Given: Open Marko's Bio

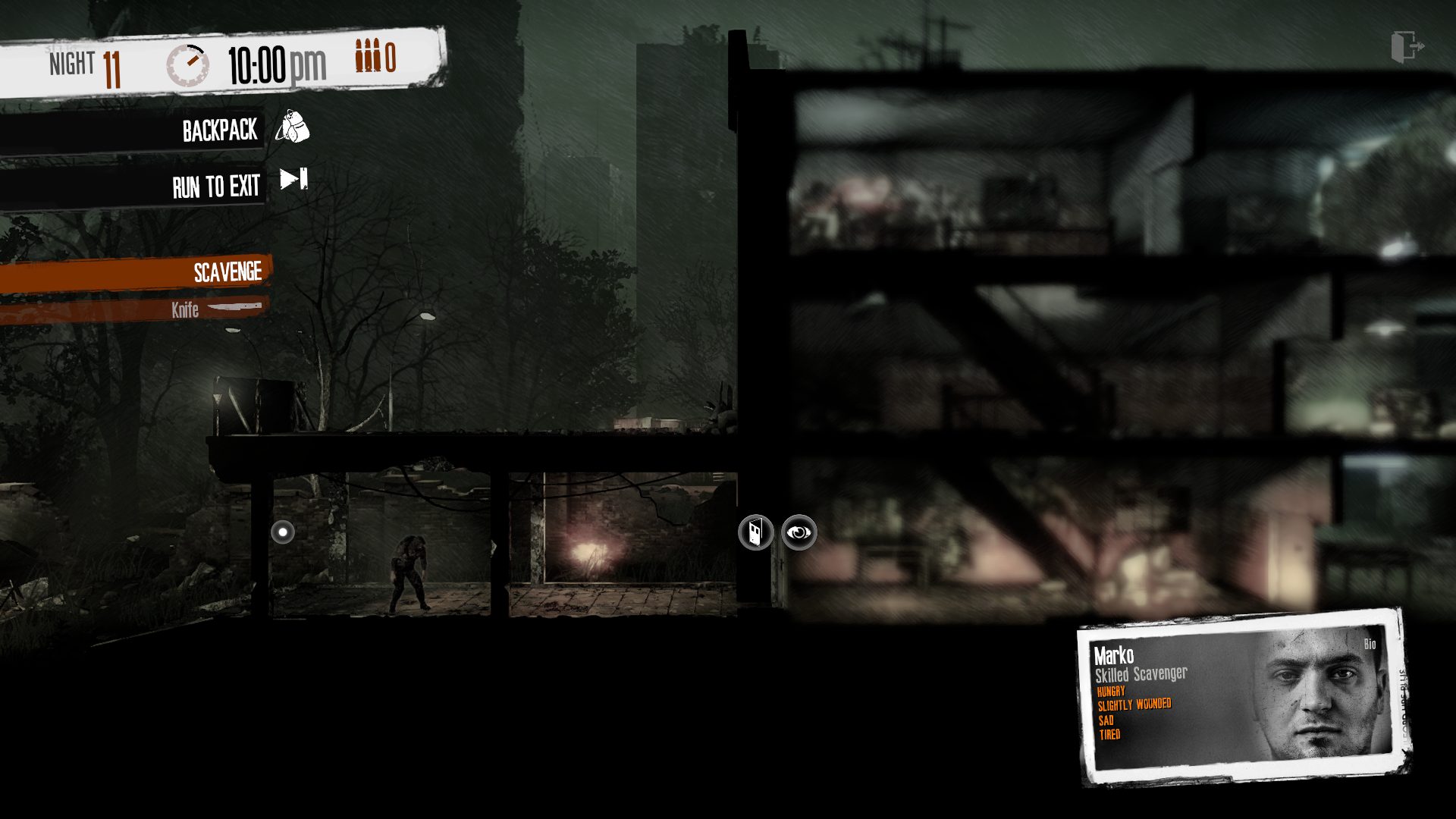Looking at the screenshot, I should click(x=1370, y=645).
